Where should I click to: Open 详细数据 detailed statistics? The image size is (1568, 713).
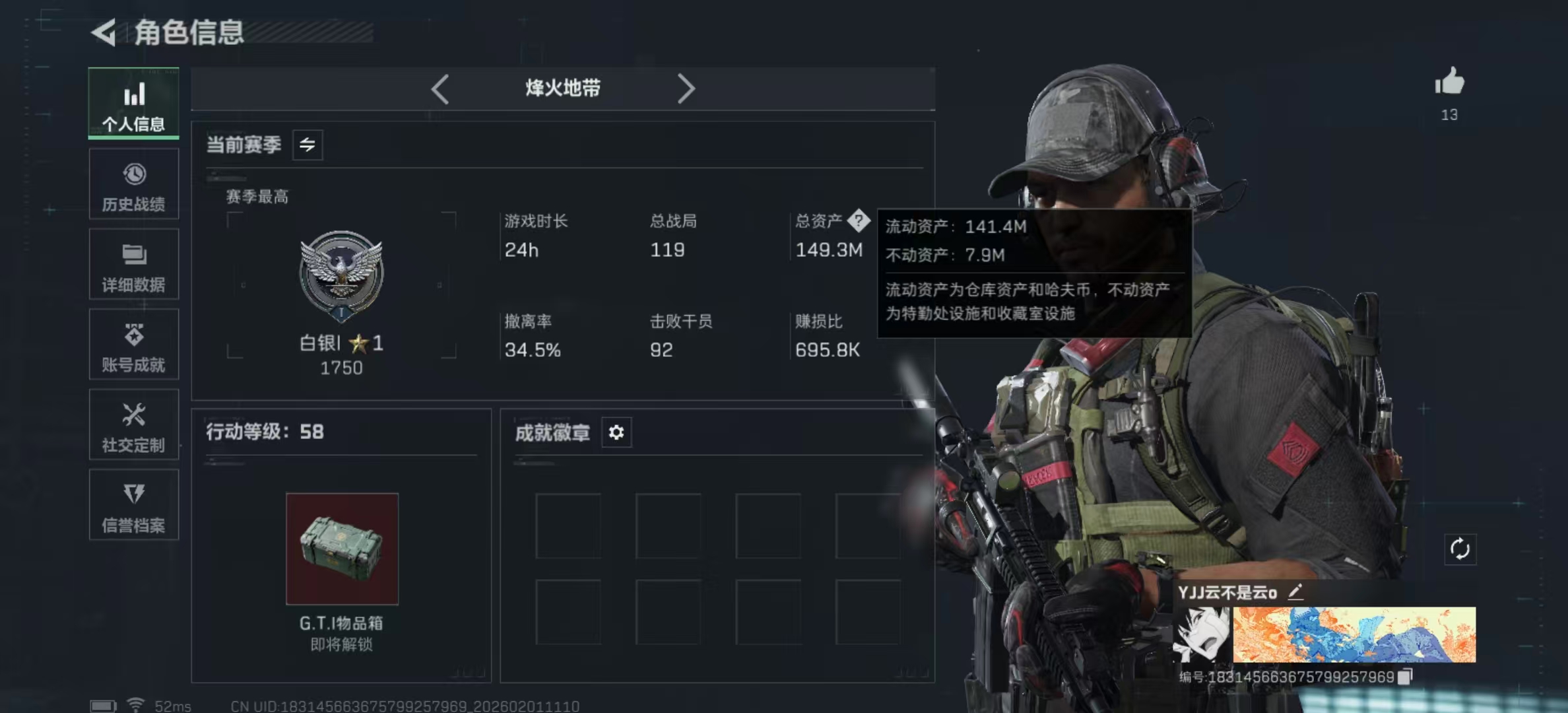coord(134,265)
